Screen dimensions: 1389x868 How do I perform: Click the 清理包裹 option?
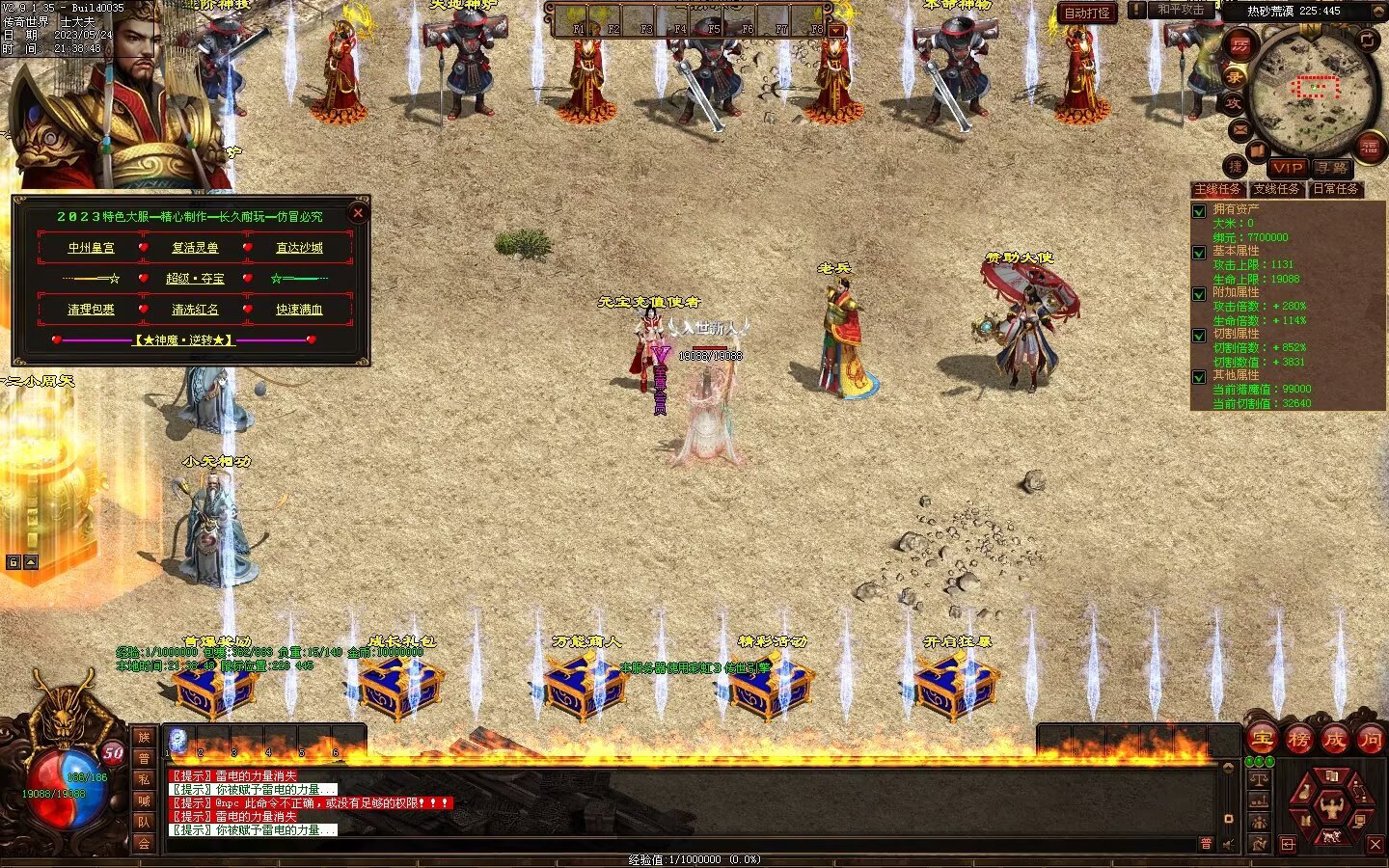[x=91, y=310]
